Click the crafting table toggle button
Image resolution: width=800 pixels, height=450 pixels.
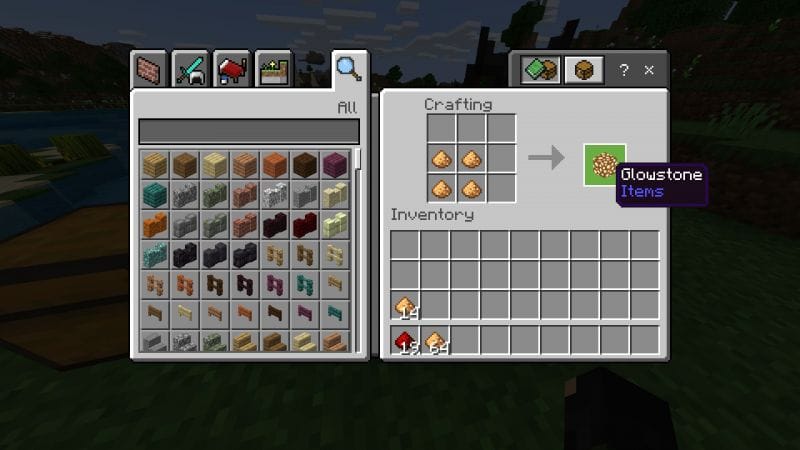(582, 70)
